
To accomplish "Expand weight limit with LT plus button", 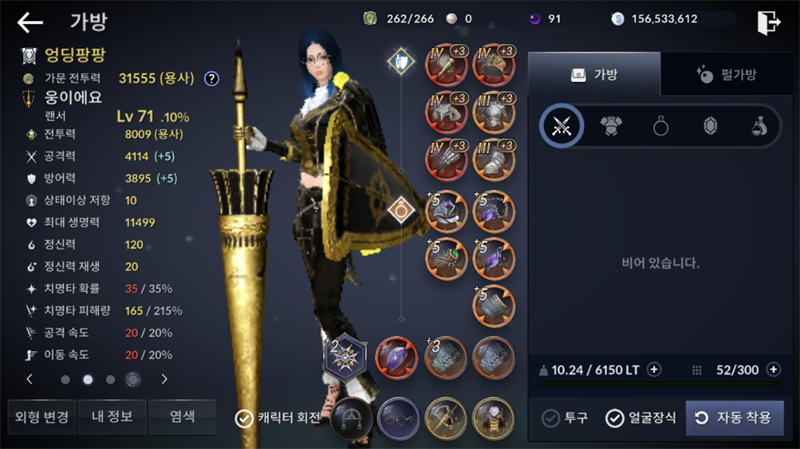I will [x=654, y=369].
